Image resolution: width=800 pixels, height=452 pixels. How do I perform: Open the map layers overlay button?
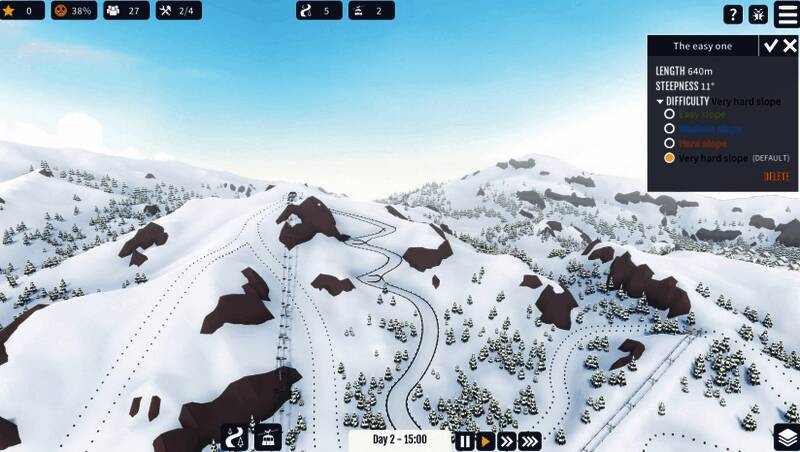coord(786,438)
